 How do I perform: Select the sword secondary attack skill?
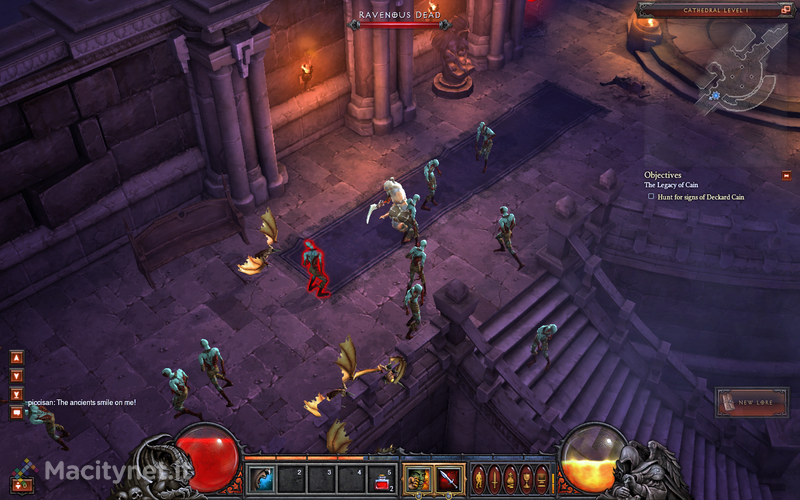(447, 477)
